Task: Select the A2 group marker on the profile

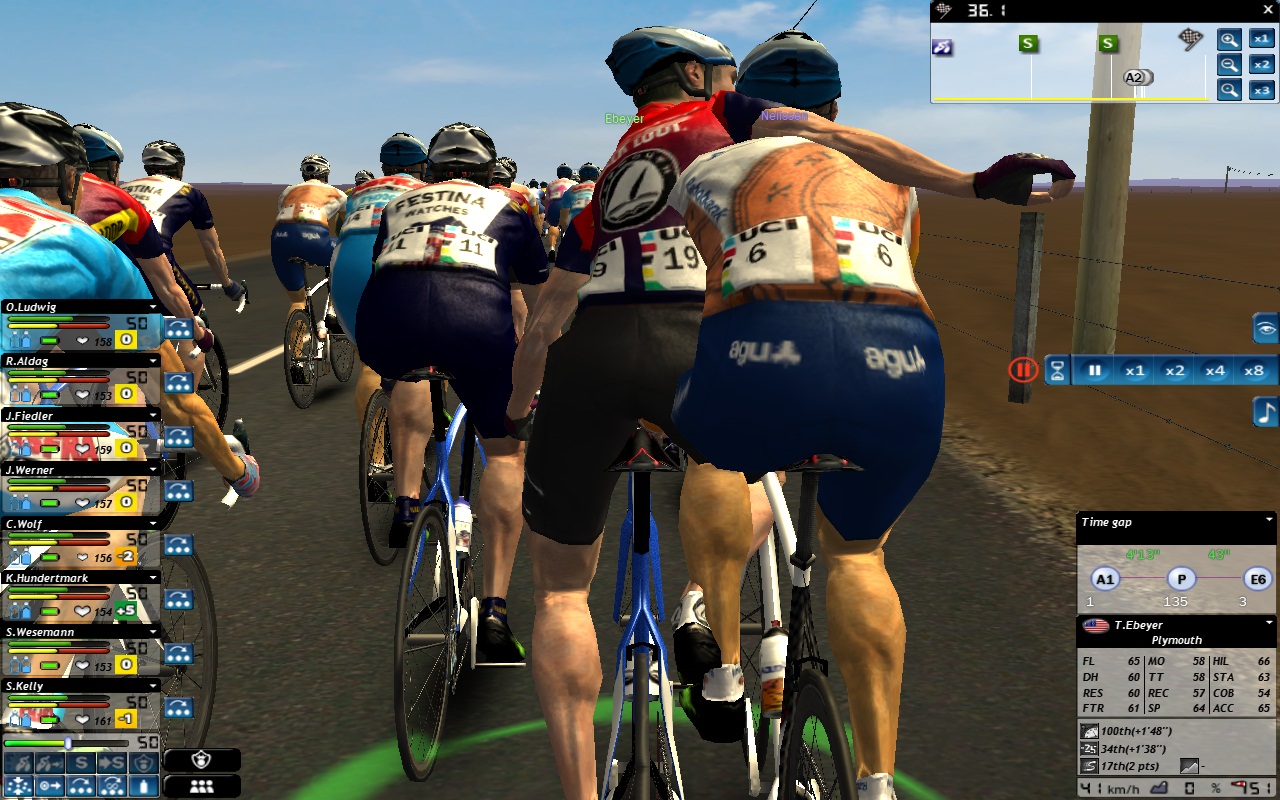Action: (x=1134, y=77)
